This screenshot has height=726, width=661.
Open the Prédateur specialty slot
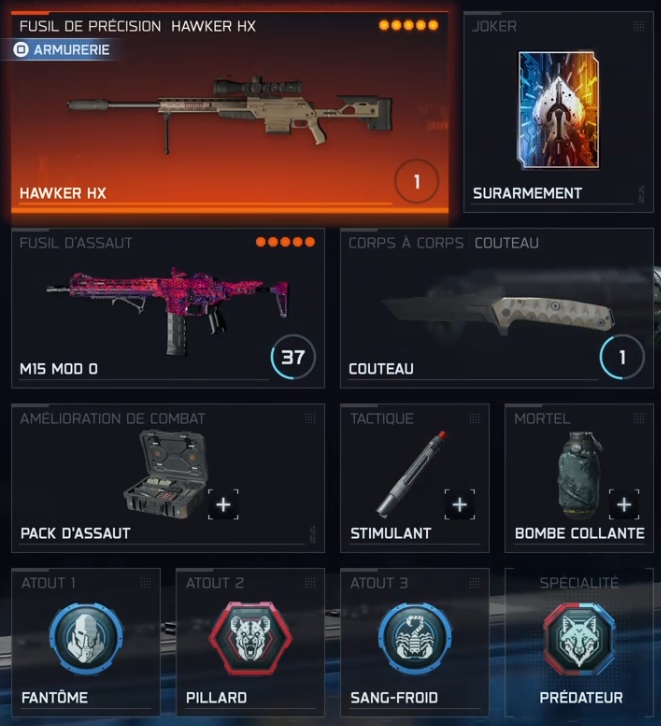580,640
